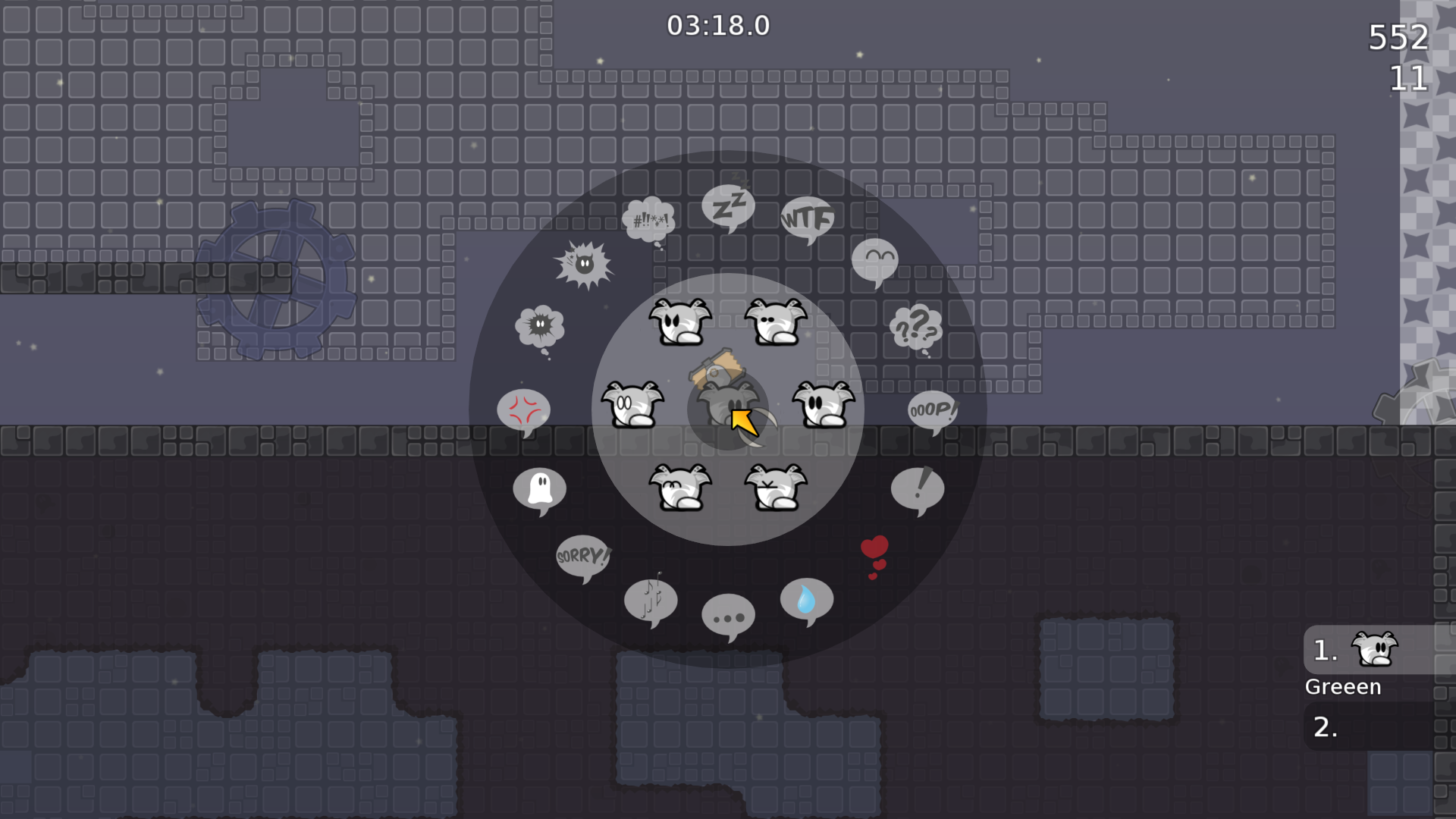Select the exploding spiky bomb emote
Viewport: 1456px width, 819px height.
[584, 265]
